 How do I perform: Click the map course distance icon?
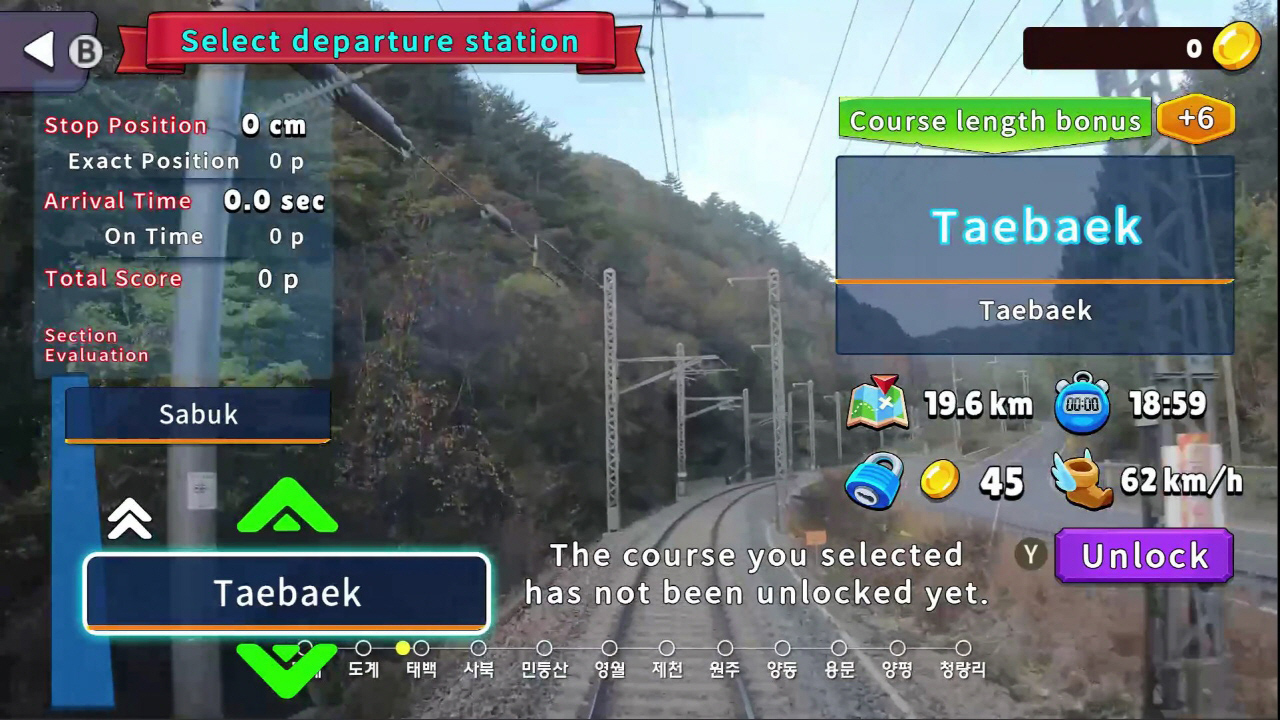(877, 403)
